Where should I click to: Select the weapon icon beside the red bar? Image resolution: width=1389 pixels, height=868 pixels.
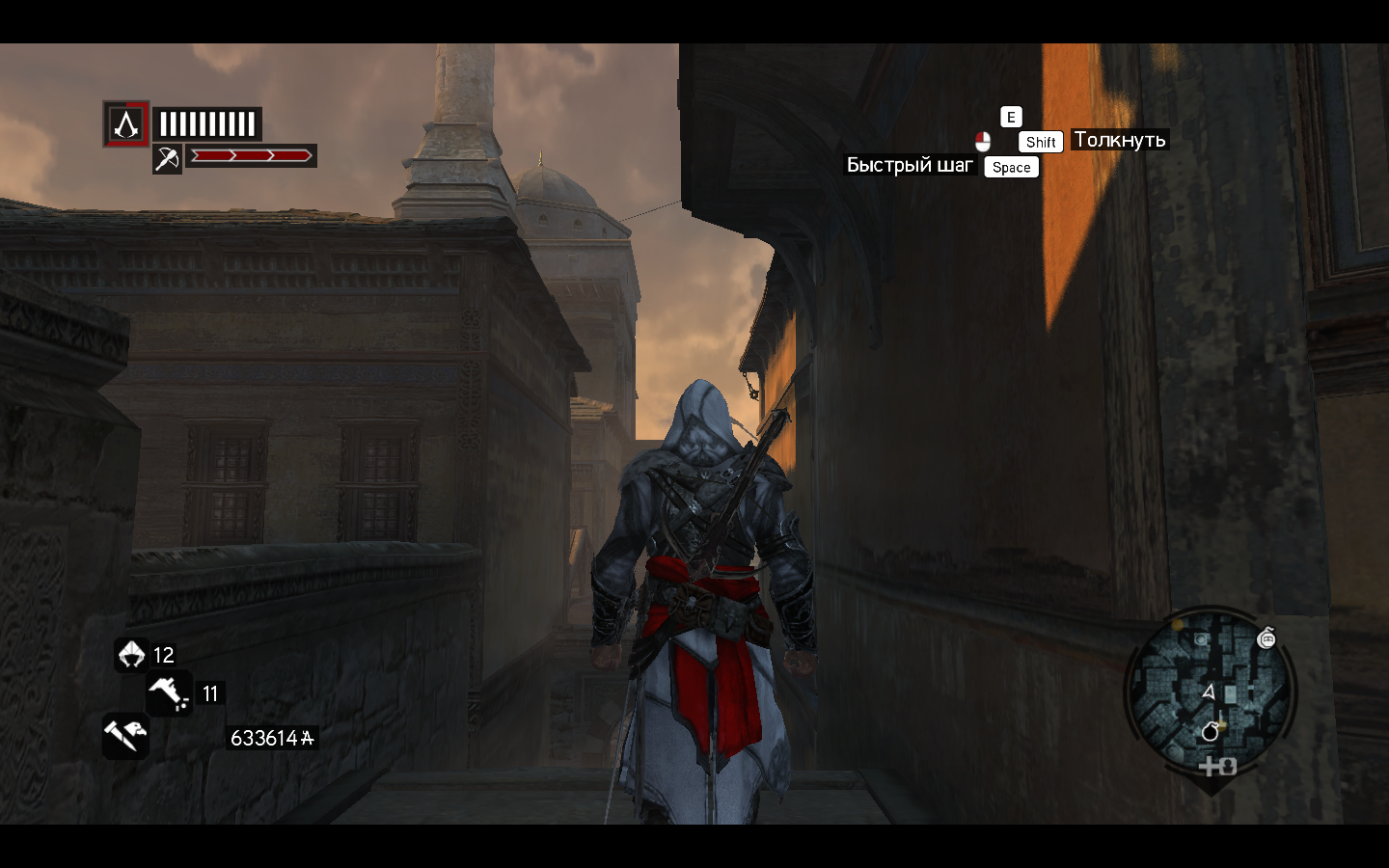pos(167,158)
